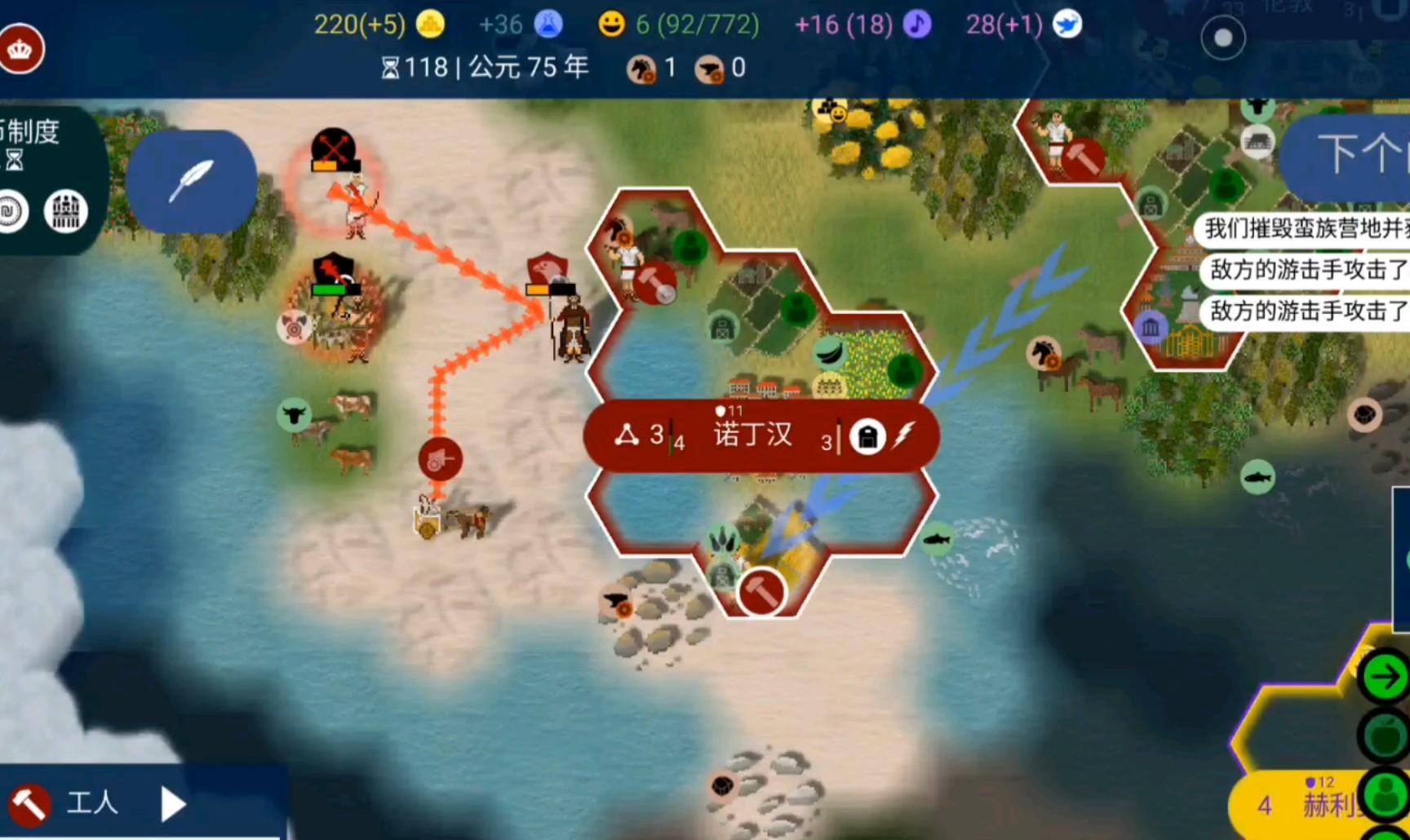Toggle the green apple yield overlay
The height and width of the screenshot is (840, 1410).
1386,736
